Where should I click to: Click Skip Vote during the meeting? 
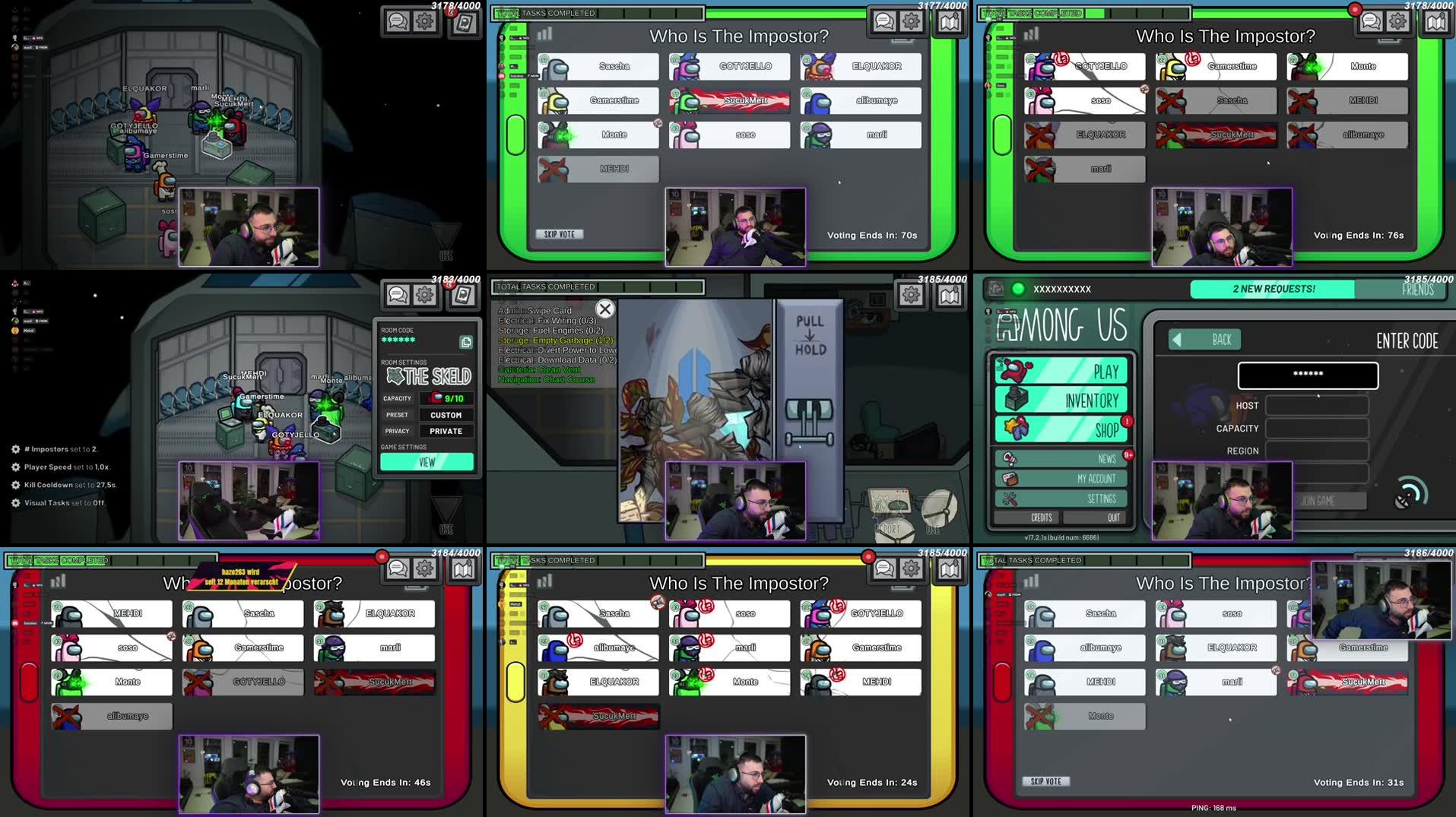559,233
